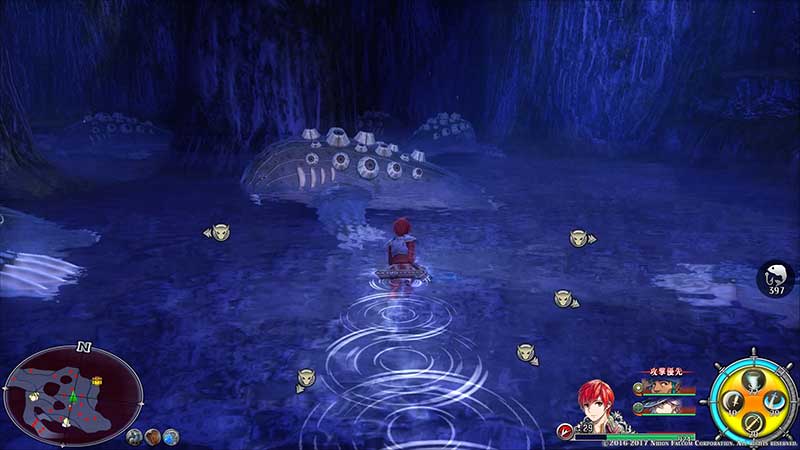The image size is (800, 450).
Task: Activate the blue crescent wave skill
Action: tap(773, 401)
